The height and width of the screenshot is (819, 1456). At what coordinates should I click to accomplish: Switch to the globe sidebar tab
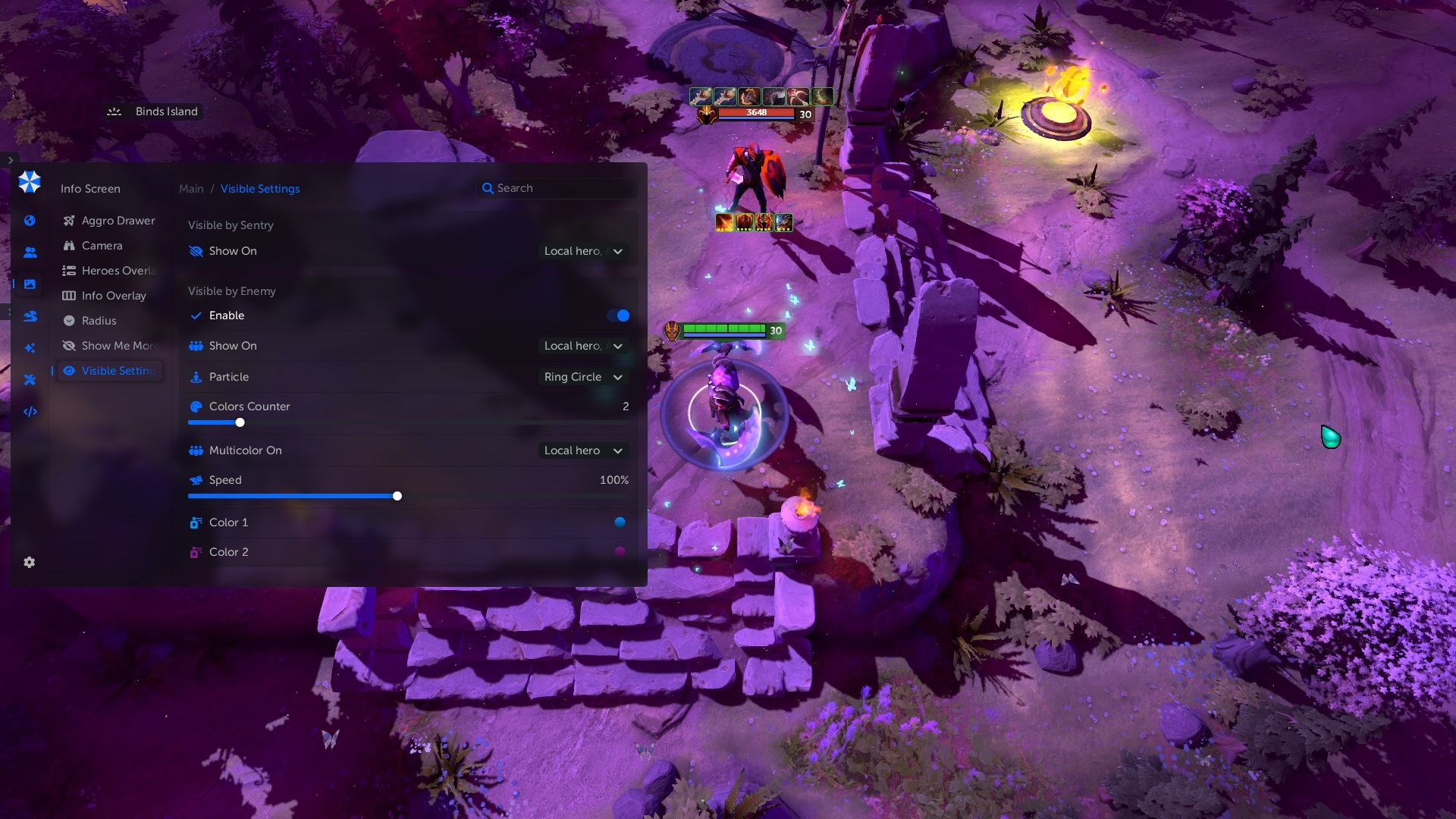(x=30, y=221)
